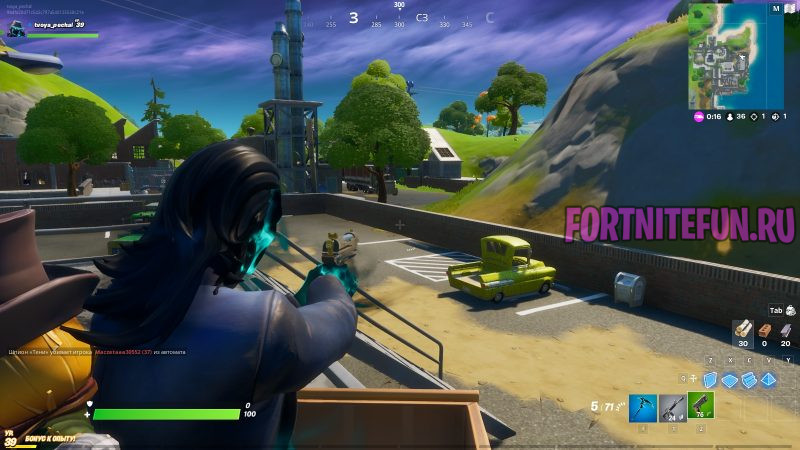This screenshot has width=800, height=450.
Task: Select the green pistol hotbar slot
Action: click(x=700, y=405)
